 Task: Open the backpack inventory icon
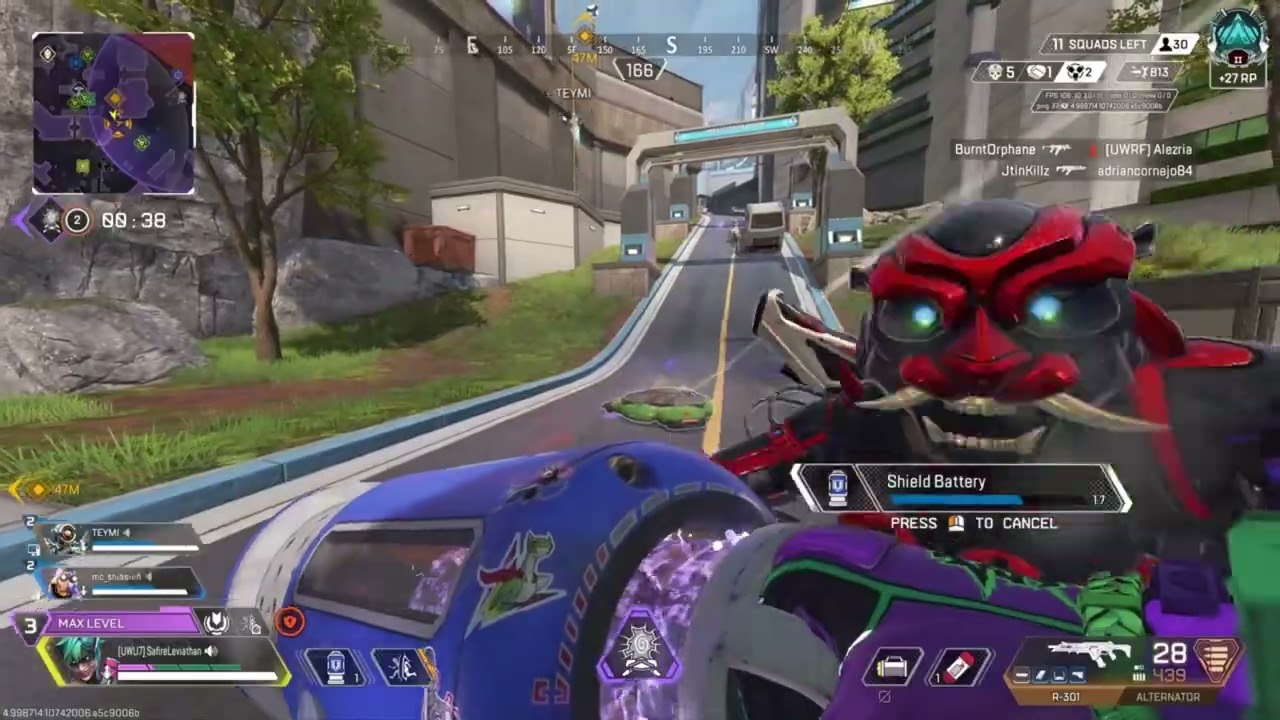pyautogui.click(x=892, y=666)
